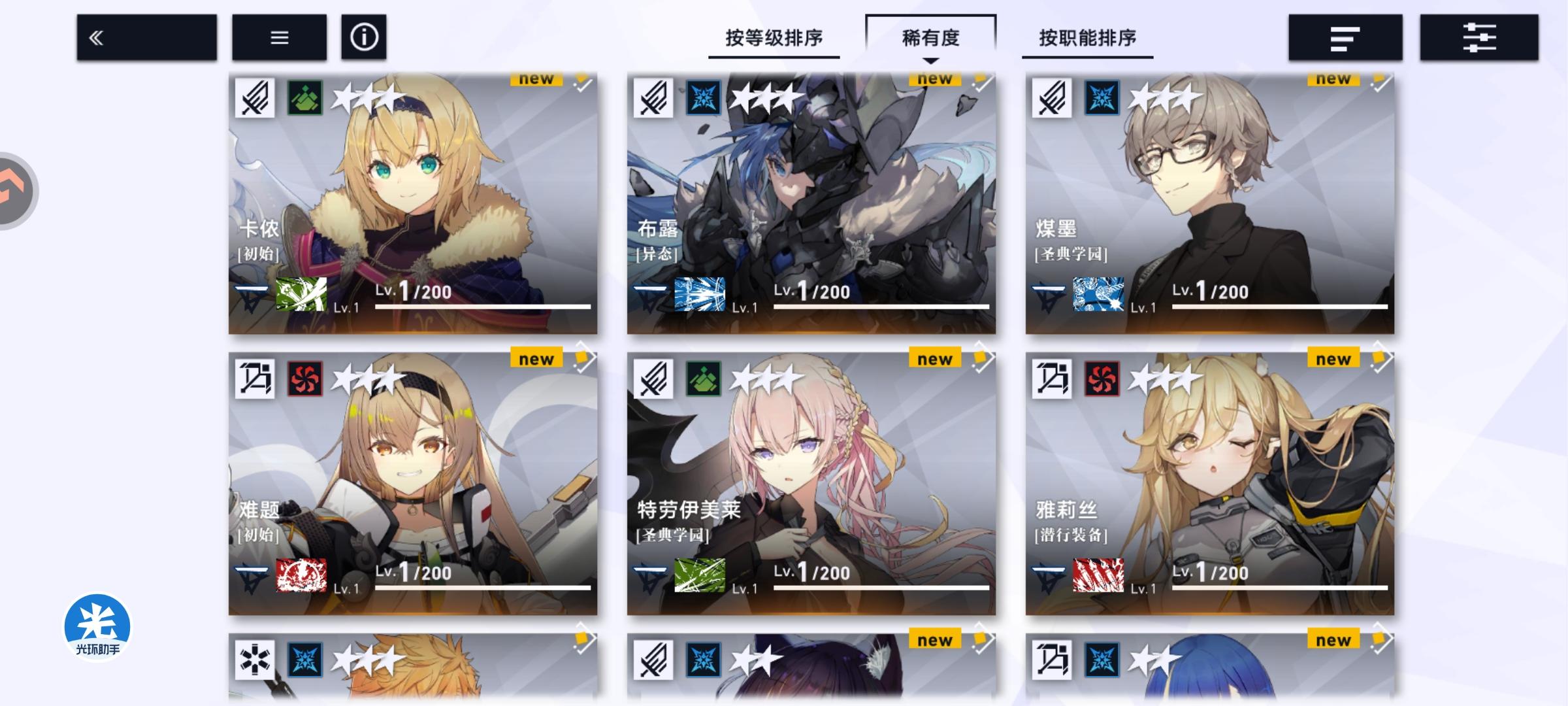Switch to 按等级排序 sorting tab
The width and height of the screenshot is (1568, 706).
773,38
